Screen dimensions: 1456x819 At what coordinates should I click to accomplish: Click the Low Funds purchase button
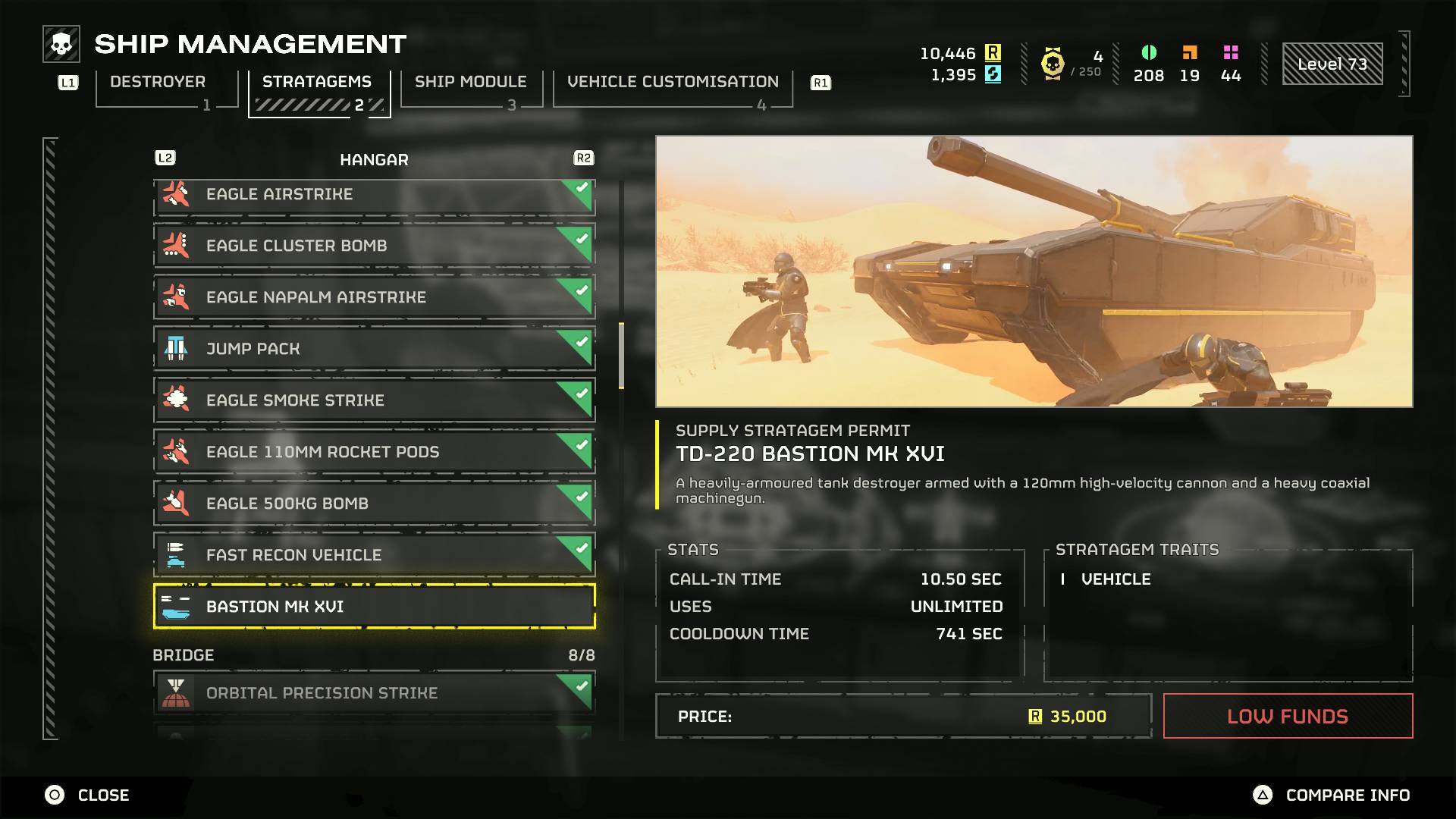point(1288,716)
